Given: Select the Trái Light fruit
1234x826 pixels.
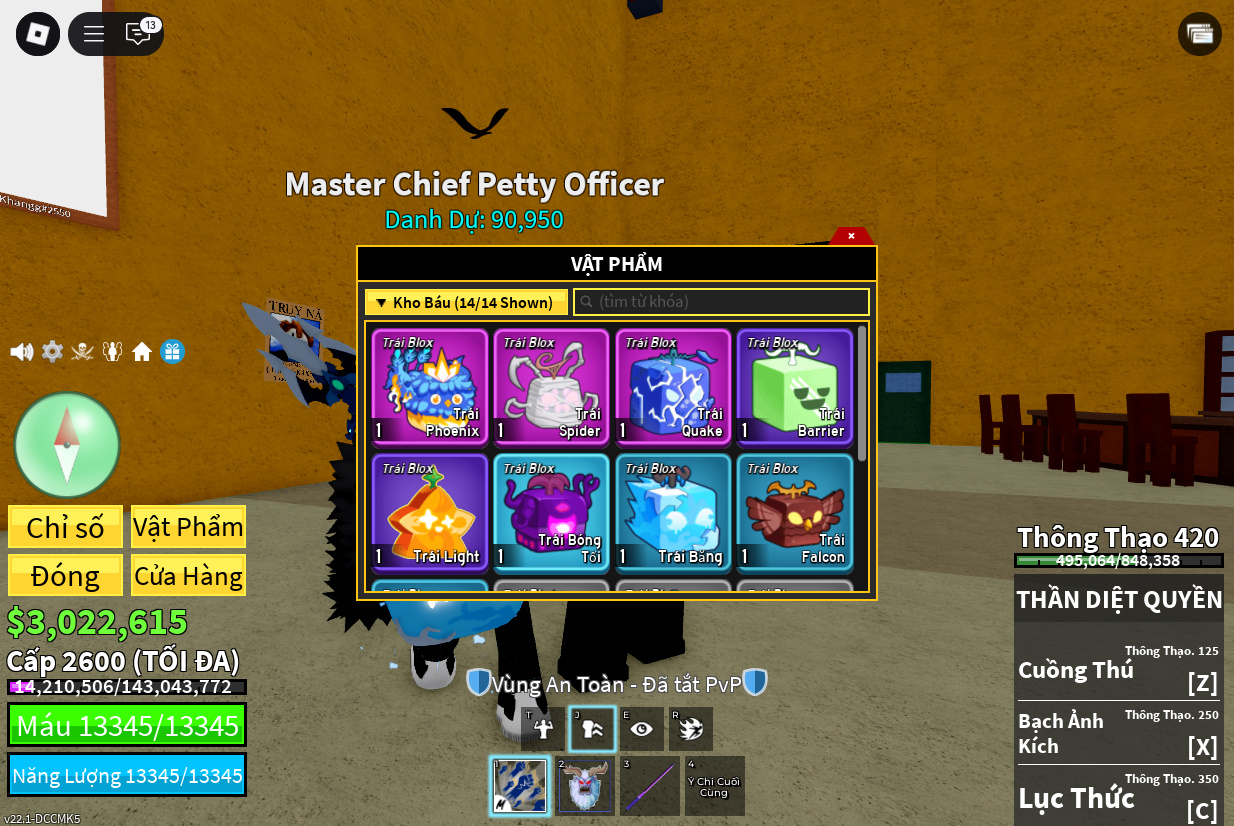Looking at the screenshot, I should point(430,512).
